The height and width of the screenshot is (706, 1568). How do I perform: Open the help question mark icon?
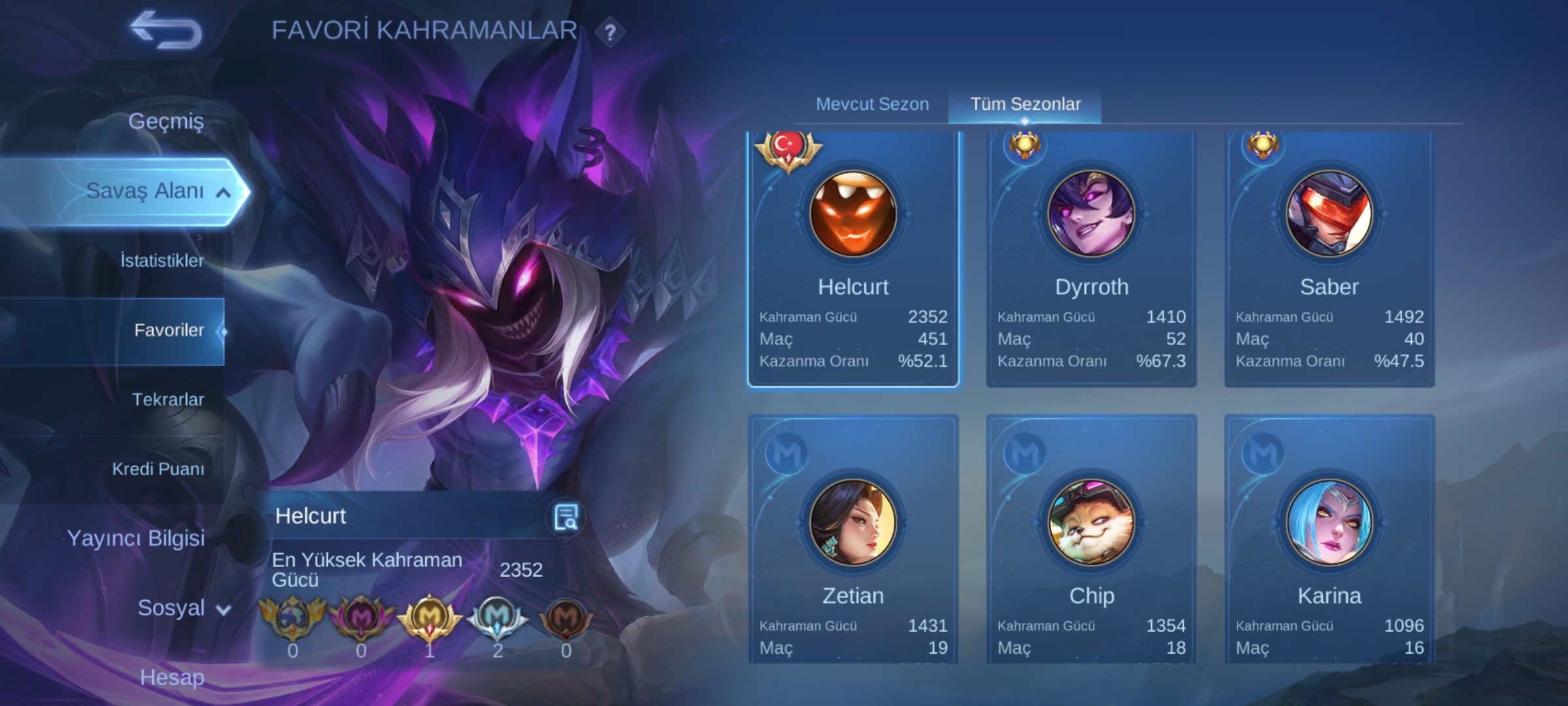(610, 32)
